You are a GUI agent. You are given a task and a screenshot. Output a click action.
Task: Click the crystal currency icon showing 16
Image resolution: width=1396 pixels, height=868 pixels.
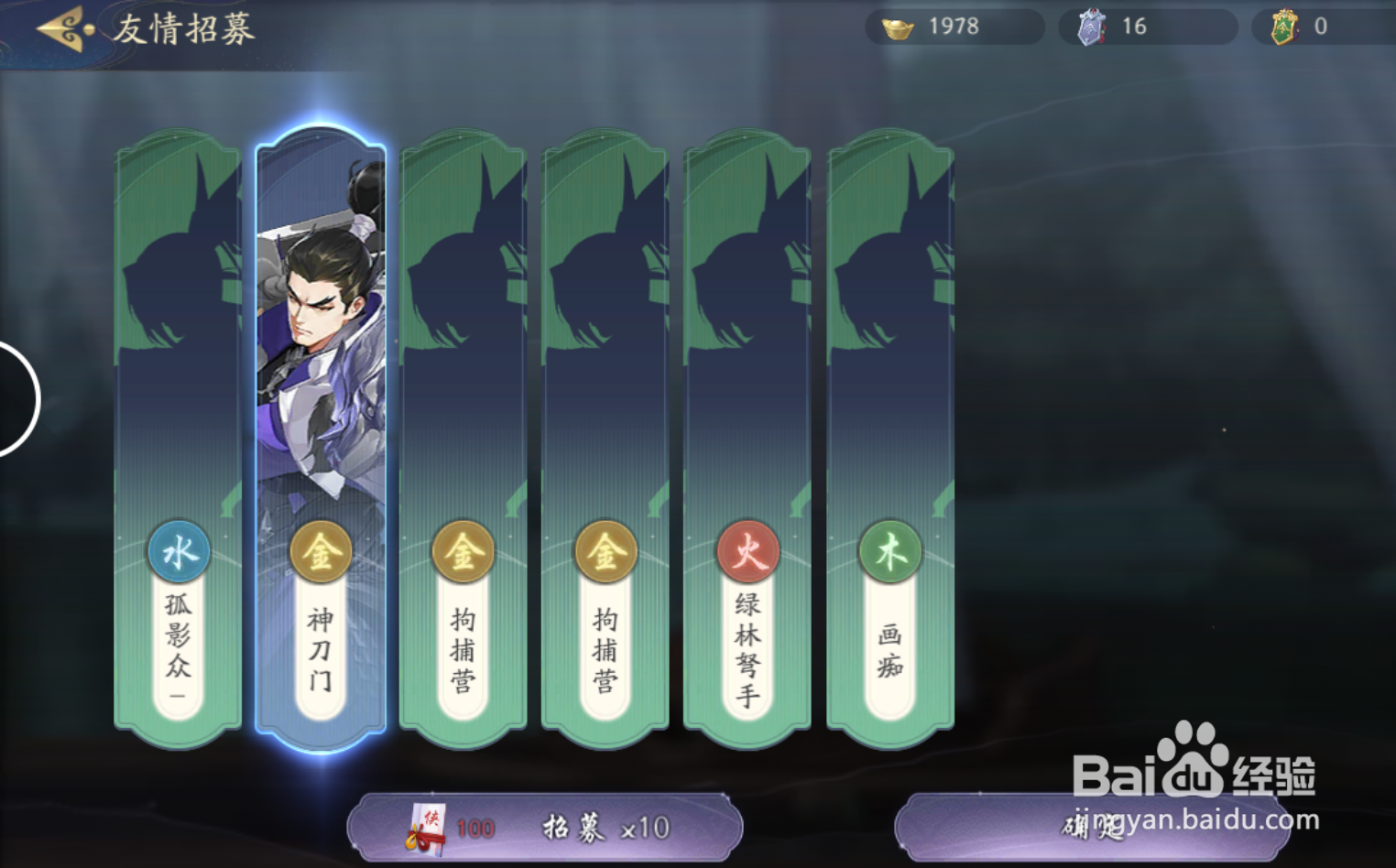[x=1090, y=26]
